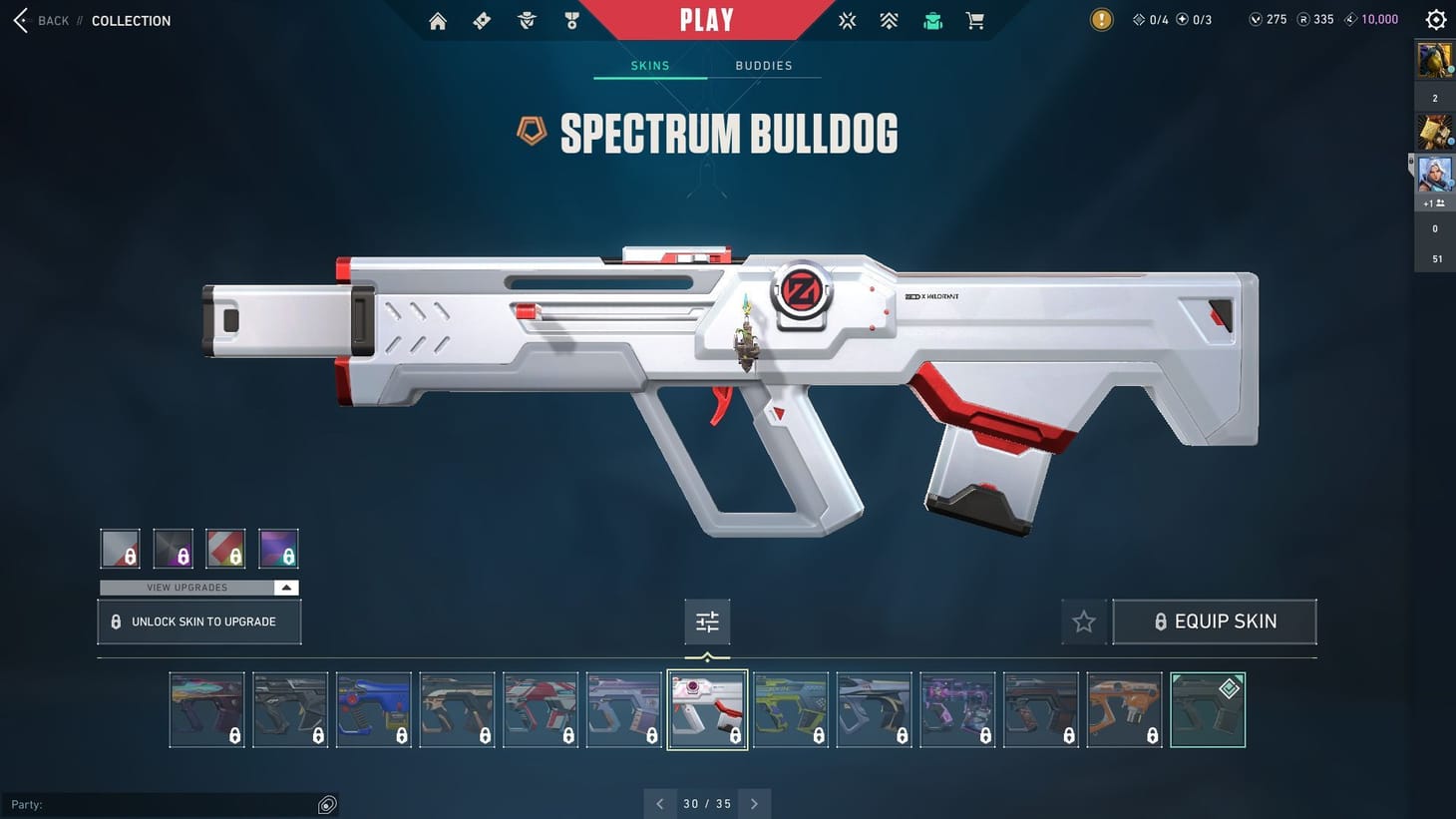Image resolution: width=1456 pixels, height=819 pixels.
Task: Open the weapon inspect controls icon below the gun
Action: coord(707,620)
